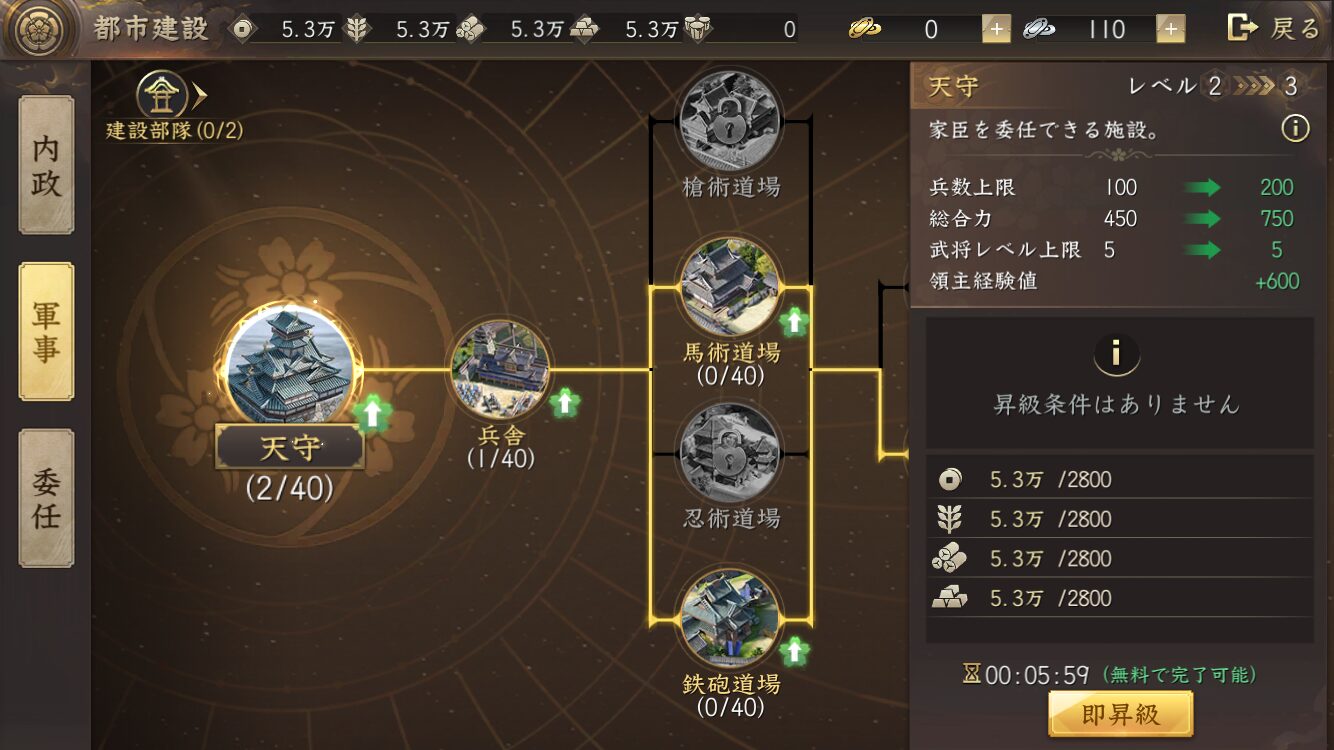Hit the 即昇級 instant upgrade button

coord(1120,714)
